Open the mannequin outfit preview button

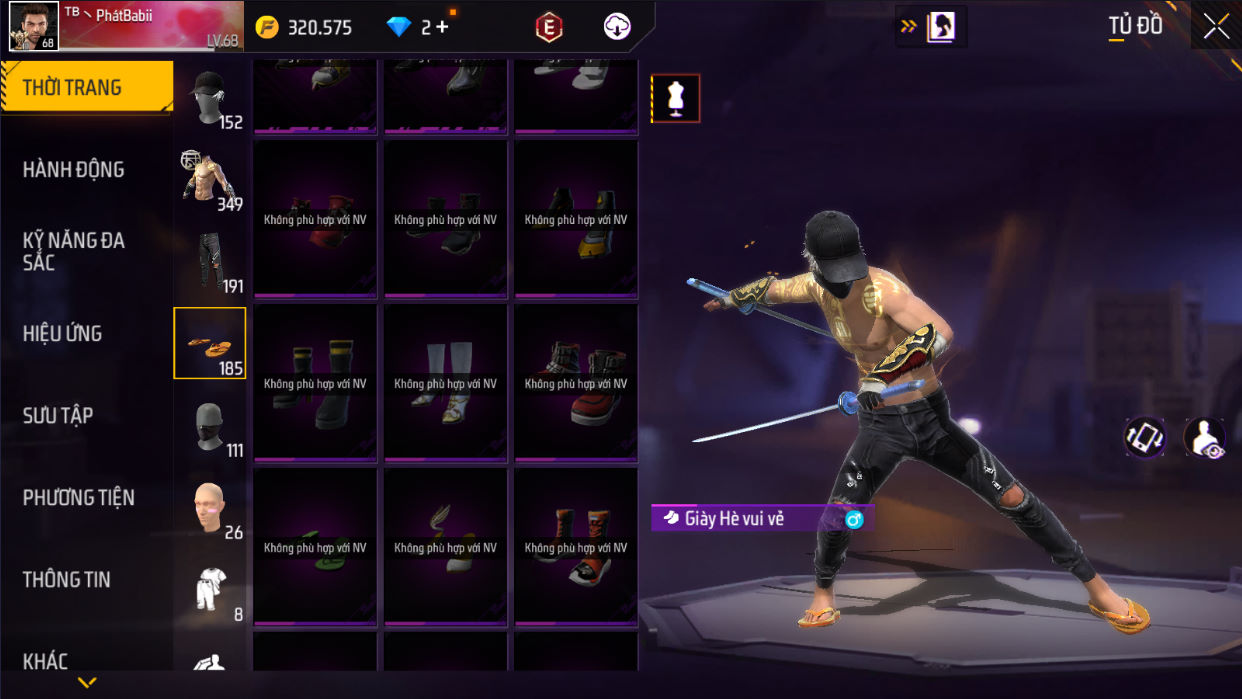(676, 98)
